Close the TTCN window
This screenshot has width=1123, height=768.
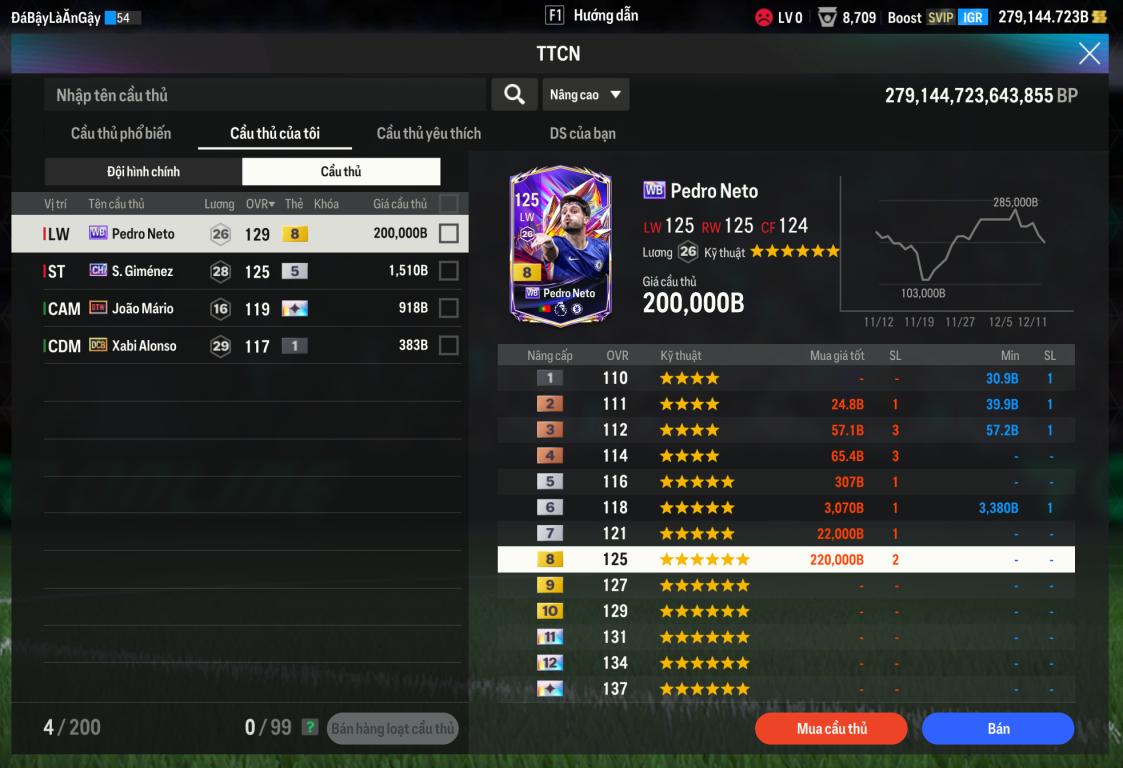1089,54
